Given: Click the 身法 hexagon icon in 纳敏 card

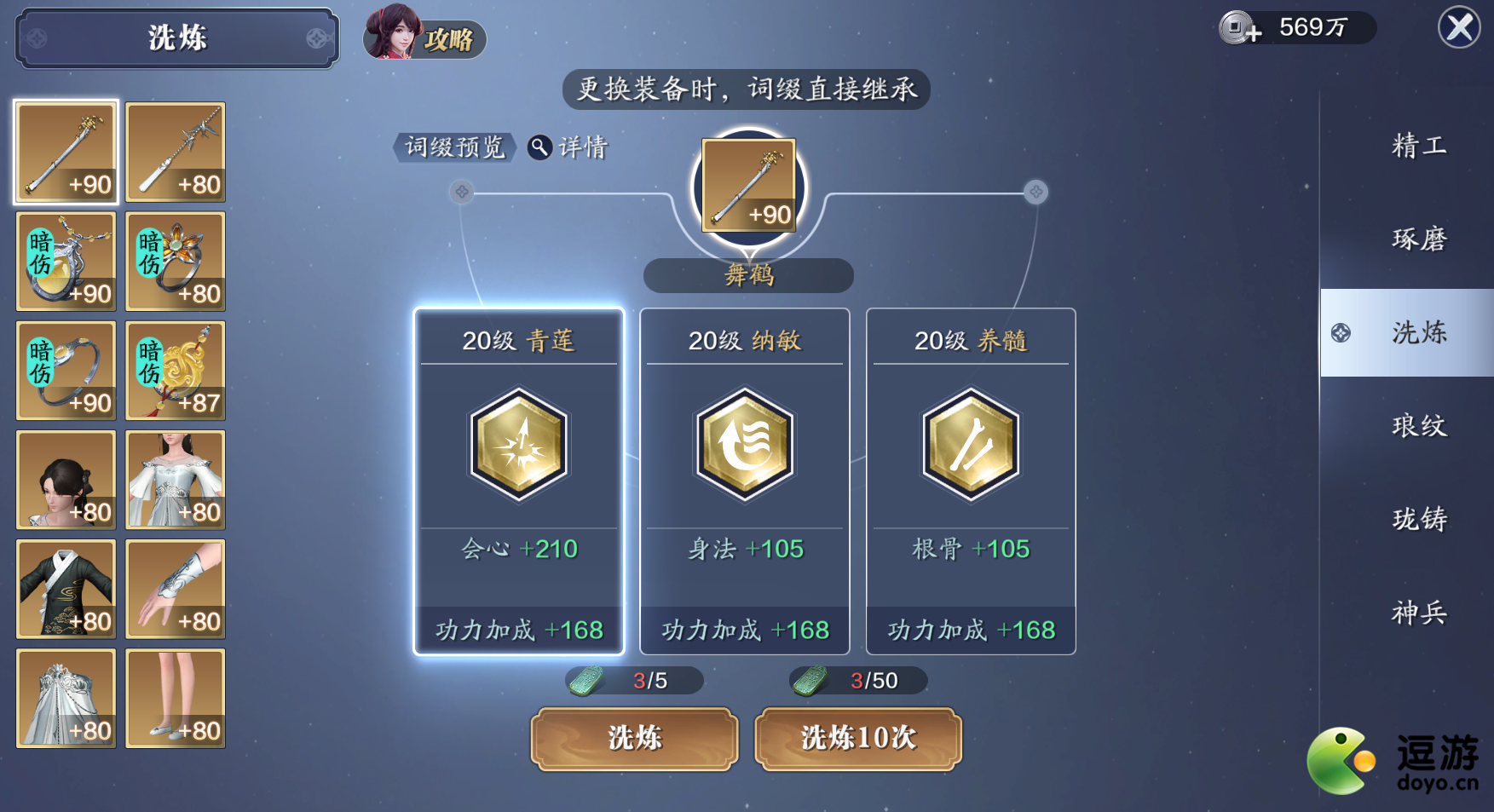Looking at the screenshot, I should coord(744,444).
